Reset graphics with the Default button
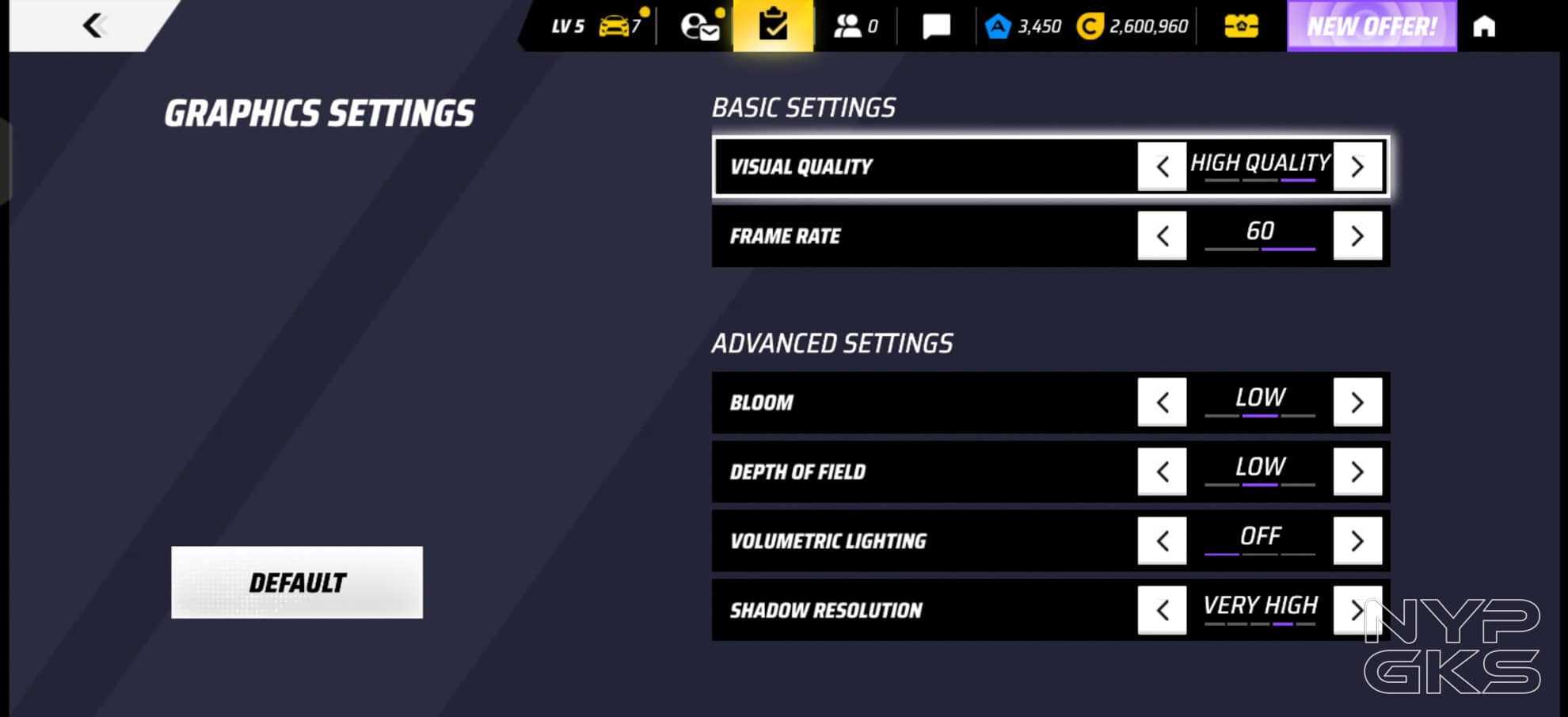Viewport: 1568px width, 717px height. pos(297,582)
